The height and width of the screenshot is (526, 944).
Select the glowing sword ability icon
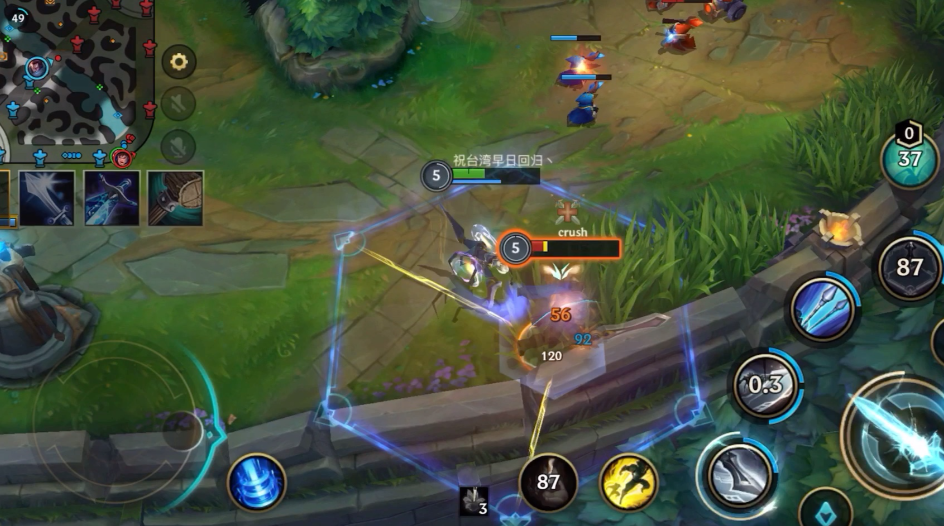(48, 197)
